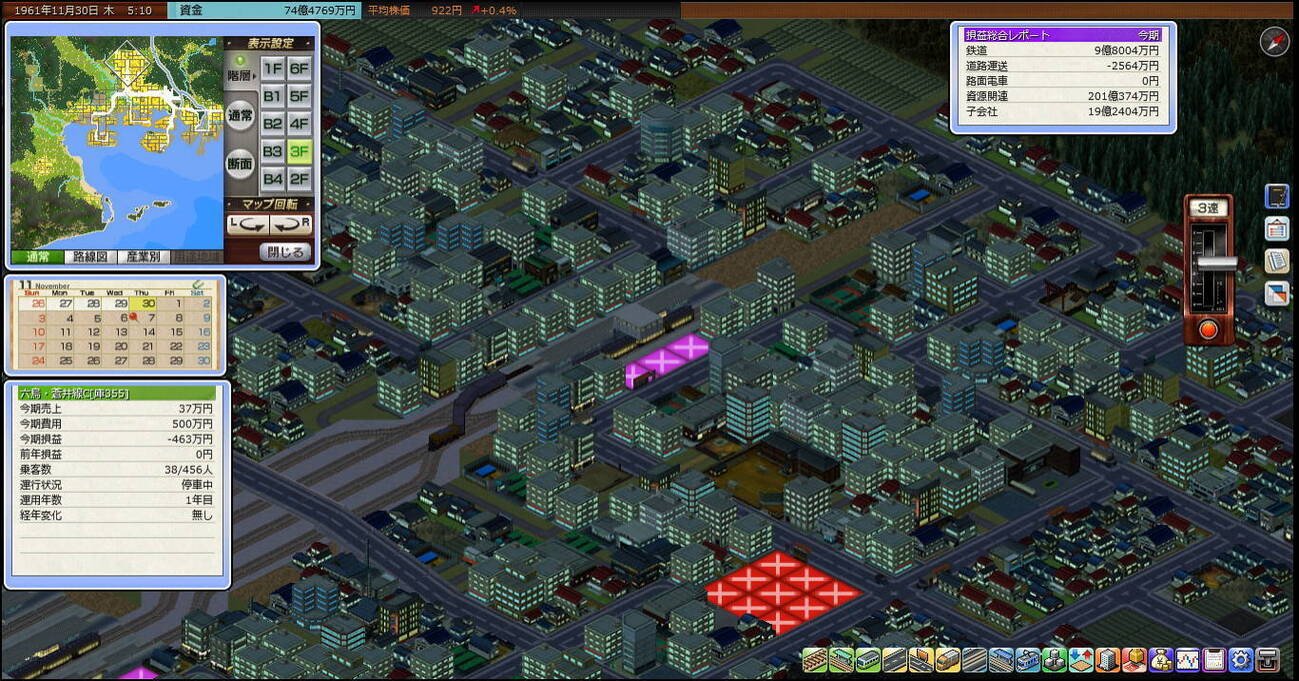
Task: Select the 断面 cross-section view button
Action: [x=240, y=164]
